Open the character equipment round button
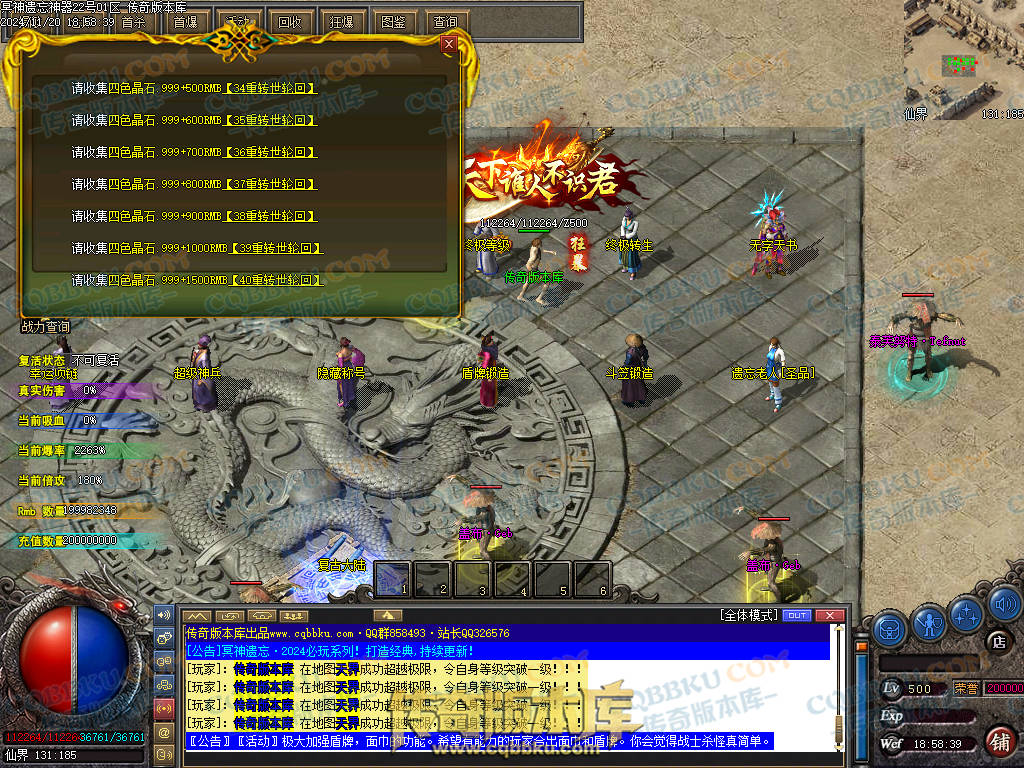 point(929,625)
